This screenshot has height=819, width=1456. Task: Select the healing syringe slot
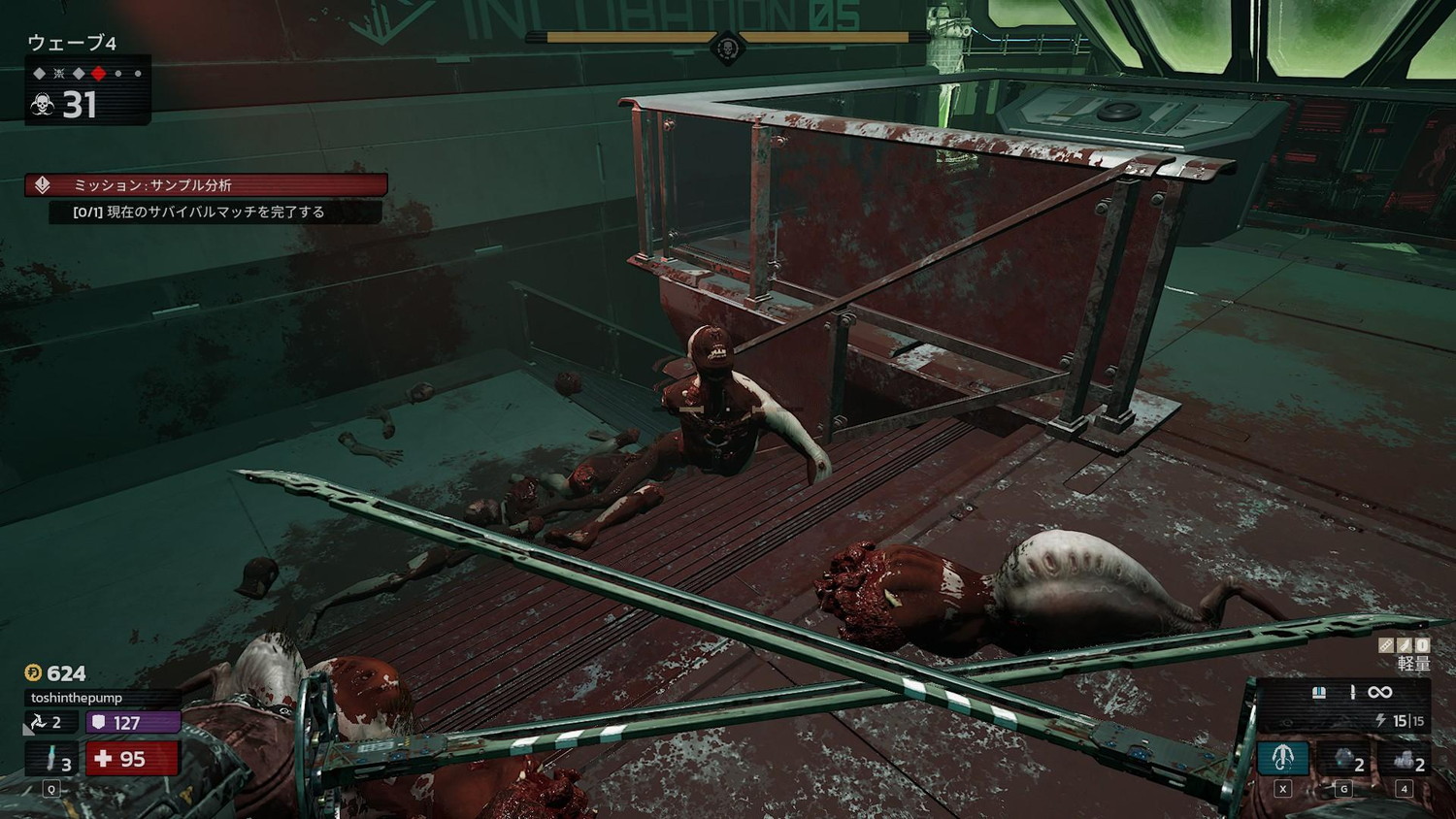[51, 759]
